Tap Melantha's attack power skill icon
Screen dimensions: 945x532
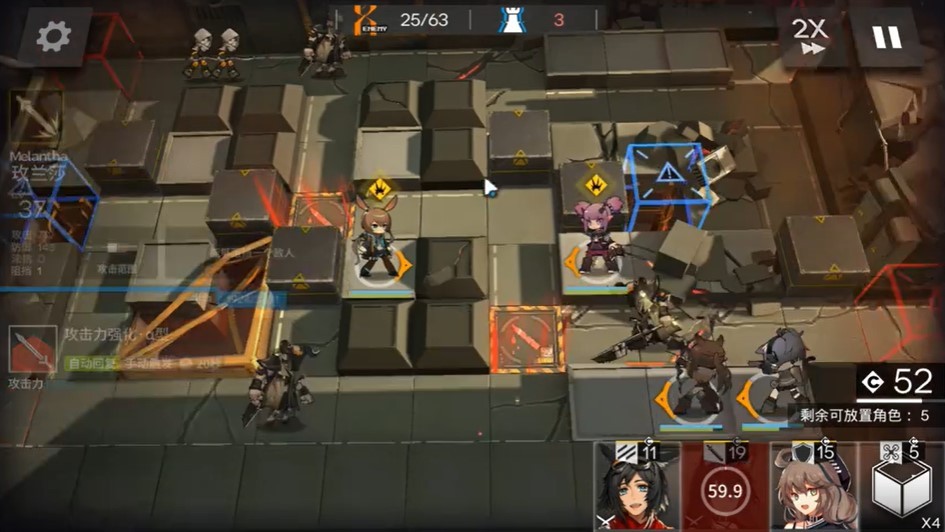pyautogui.click(x=32, y=352)
